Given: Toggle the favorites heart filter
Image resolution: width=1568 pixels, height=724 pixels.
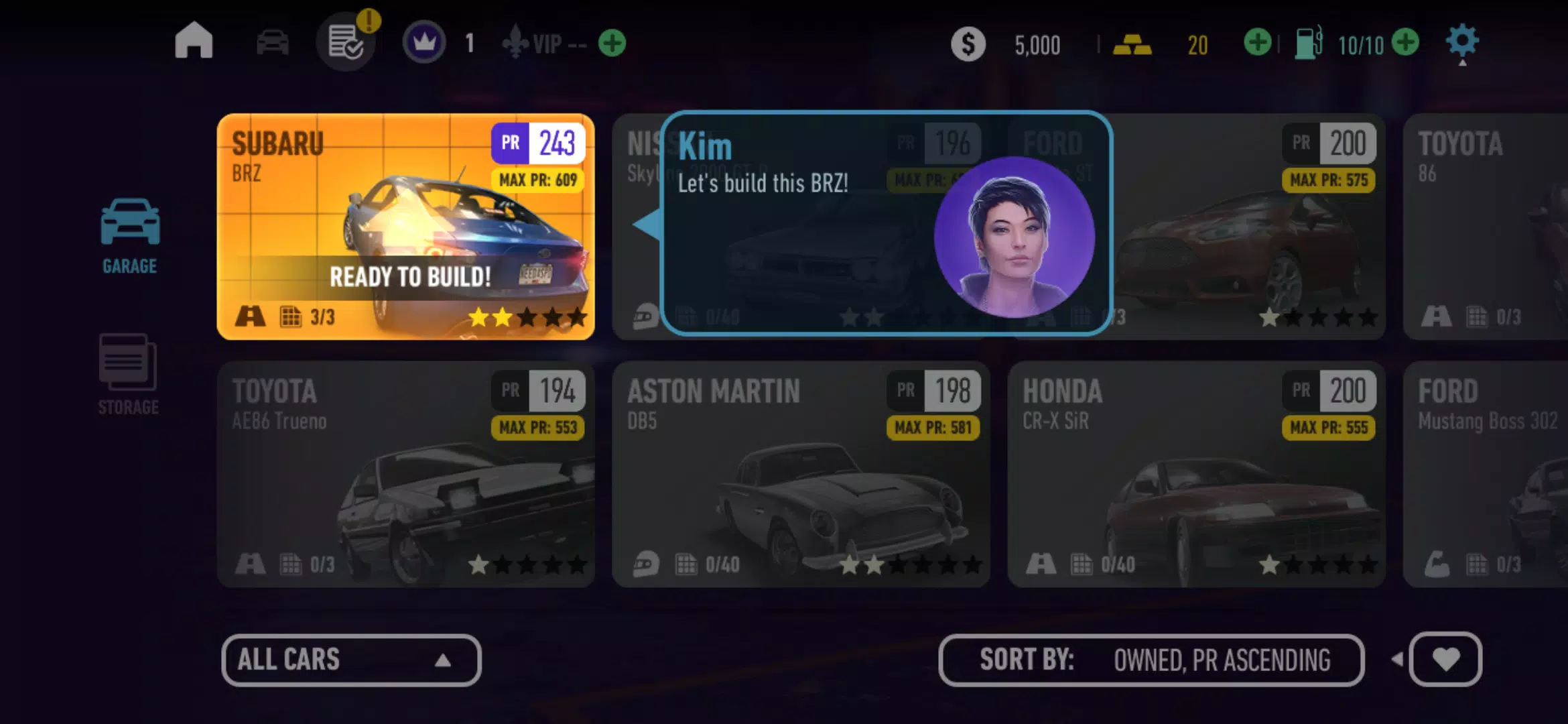Looking at the screenshot, I should pos(1445,660).
